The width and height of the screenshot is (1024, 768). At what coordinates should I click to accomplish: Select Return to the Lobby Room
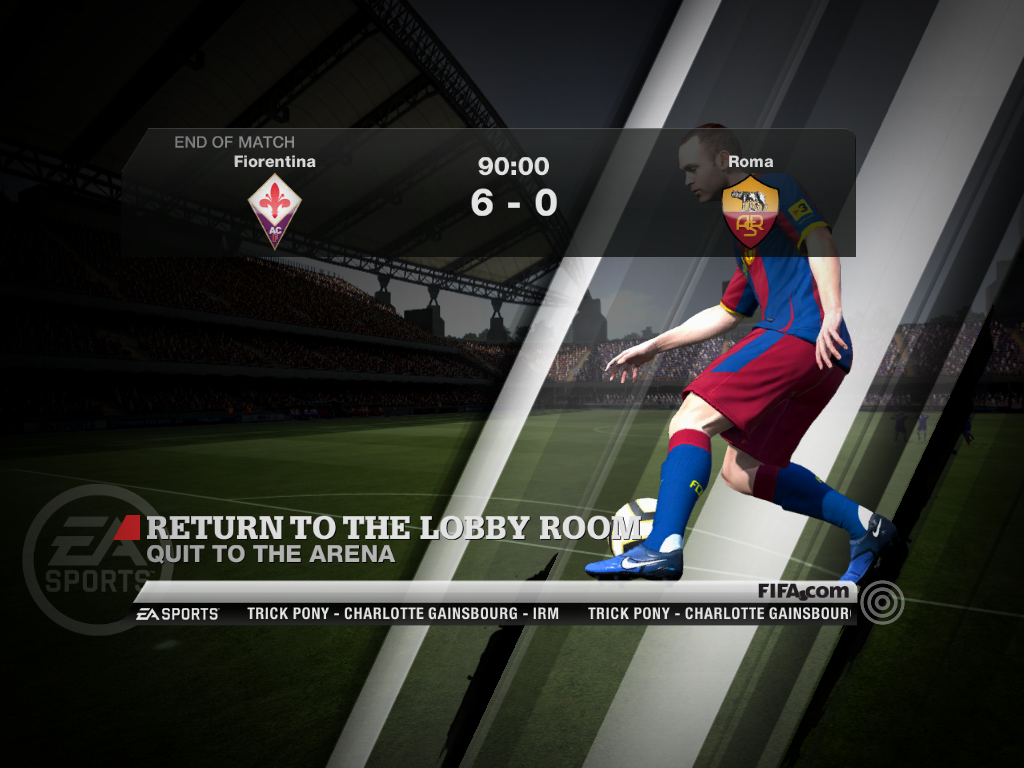[394, 527]
